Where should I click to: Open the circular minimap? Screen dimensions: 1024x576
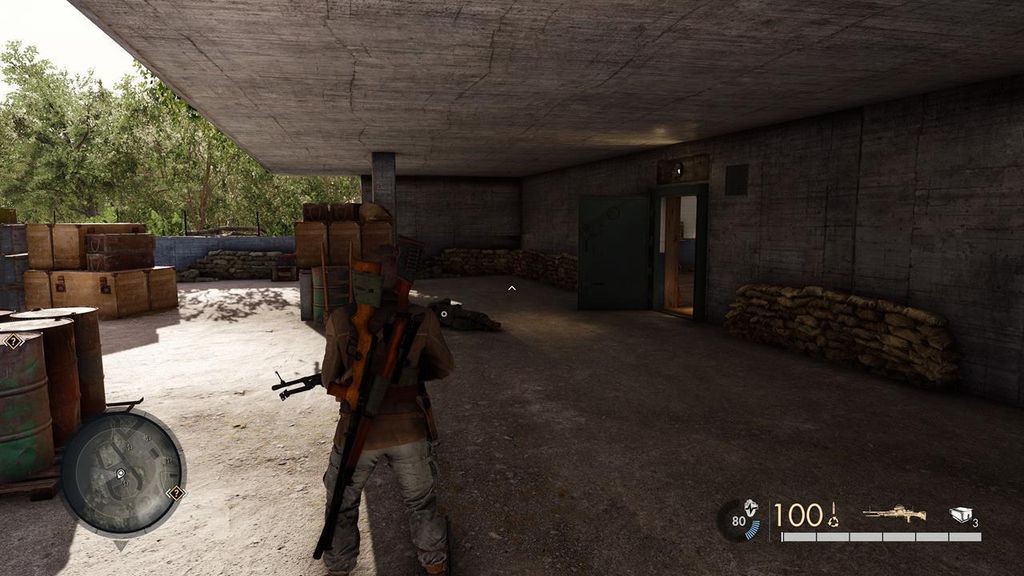pos(122,472)
